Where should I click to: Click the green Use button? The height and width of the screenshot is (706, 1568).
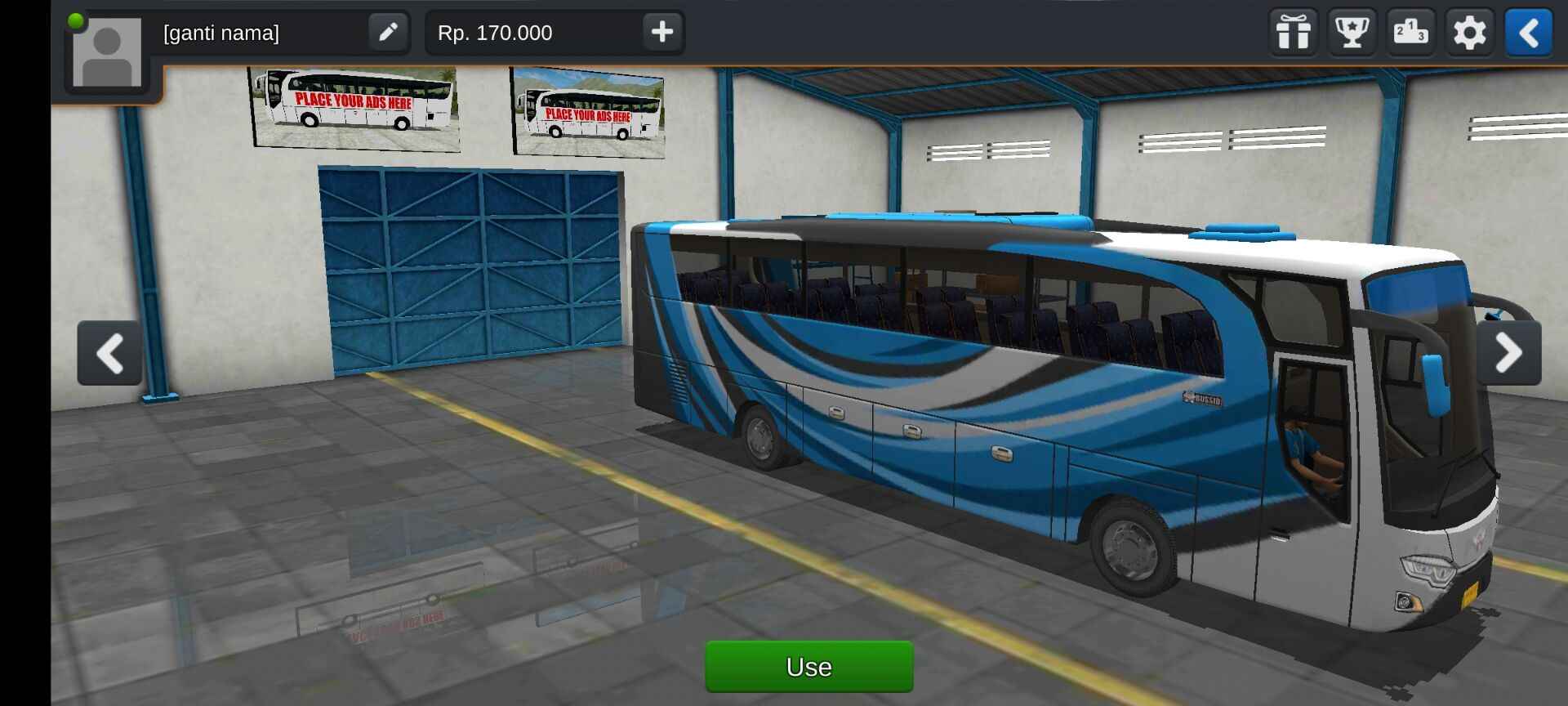tap(808, 667)
